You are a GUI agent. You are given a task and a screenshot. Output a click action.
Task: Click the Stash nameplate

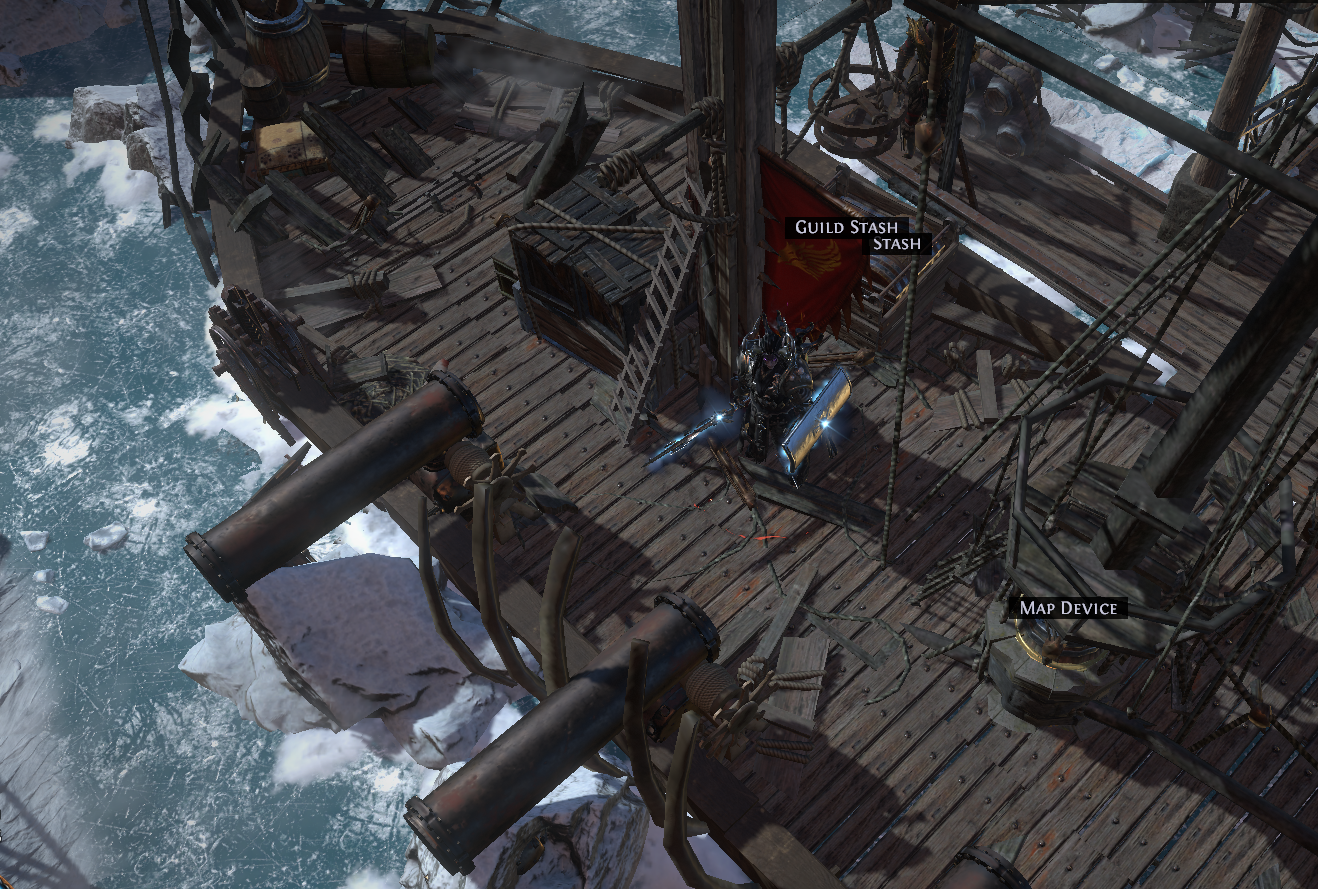[896, 243]
